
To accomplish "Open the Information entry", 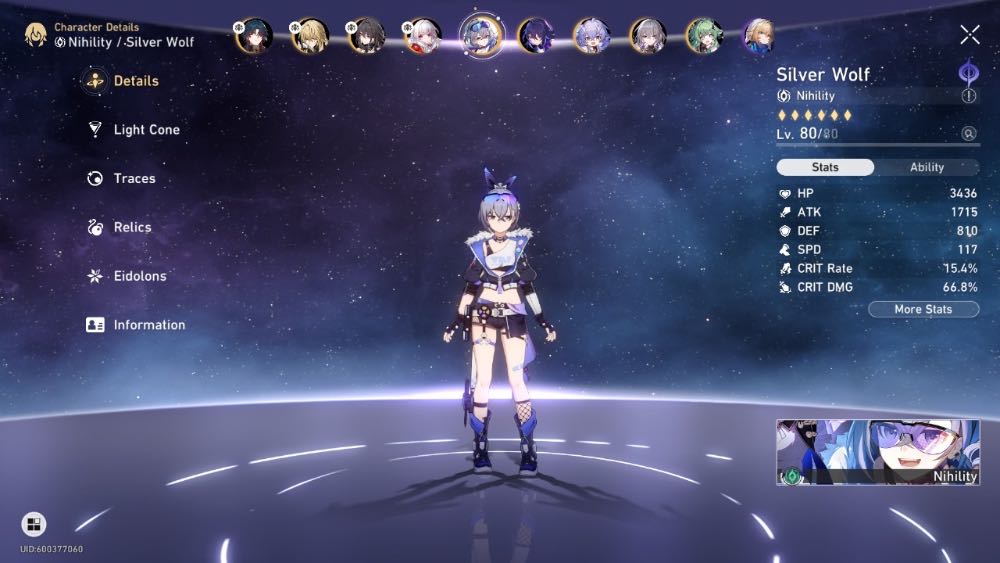I will pyautogui.click(x=148, y=325).
